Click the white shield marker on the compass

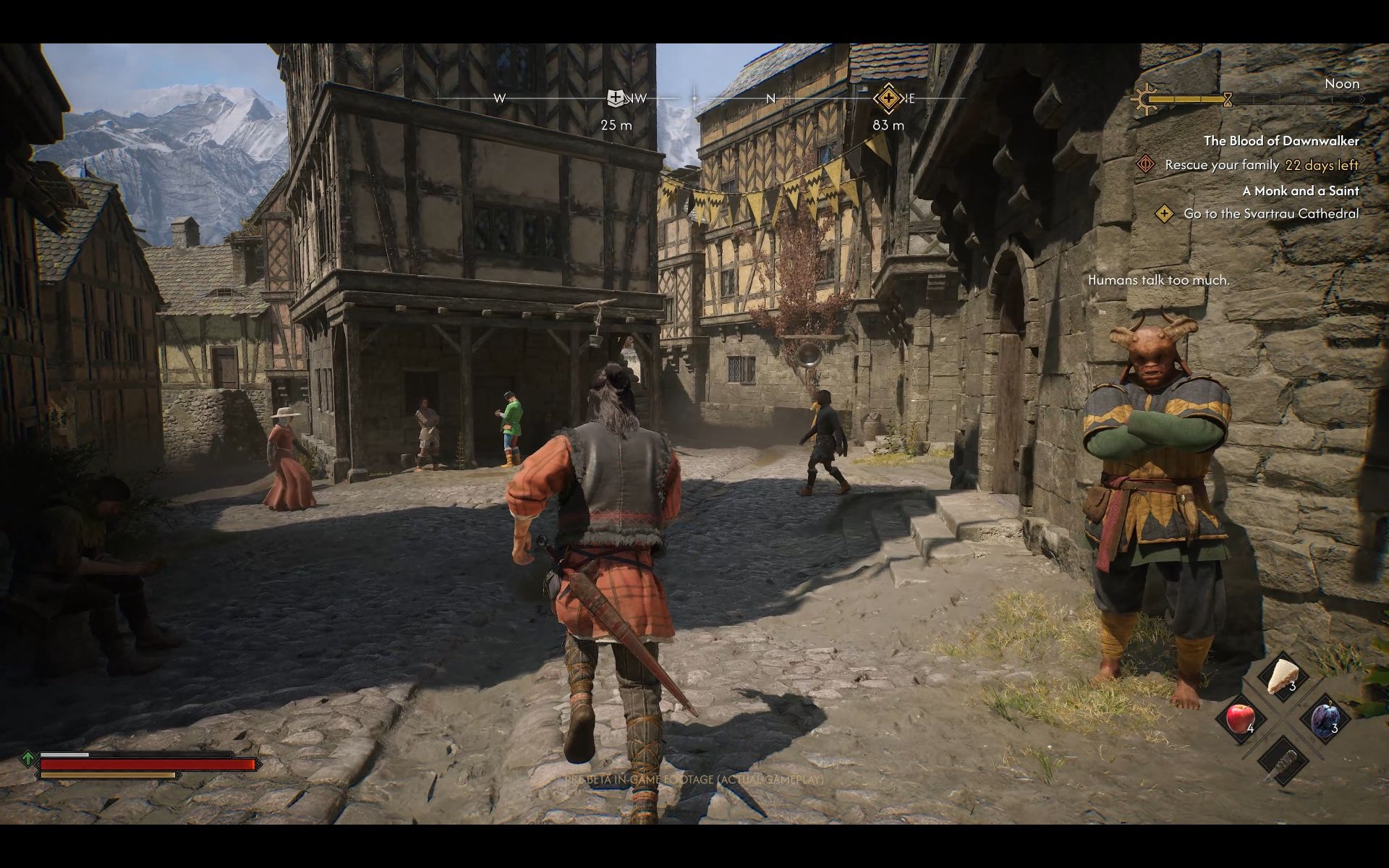coord(615,98)
